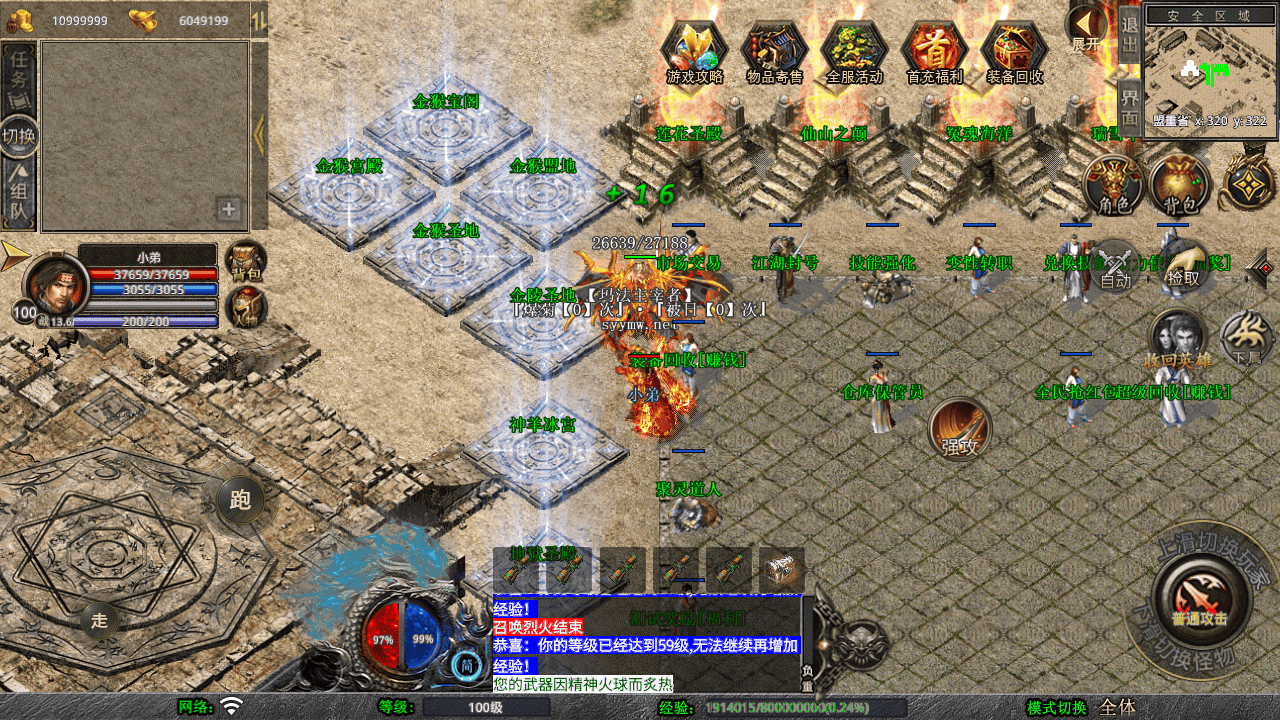This screenshot has height=720, width=1280.
Task: Open the safe zone minimap
Action: (1210, 68)
